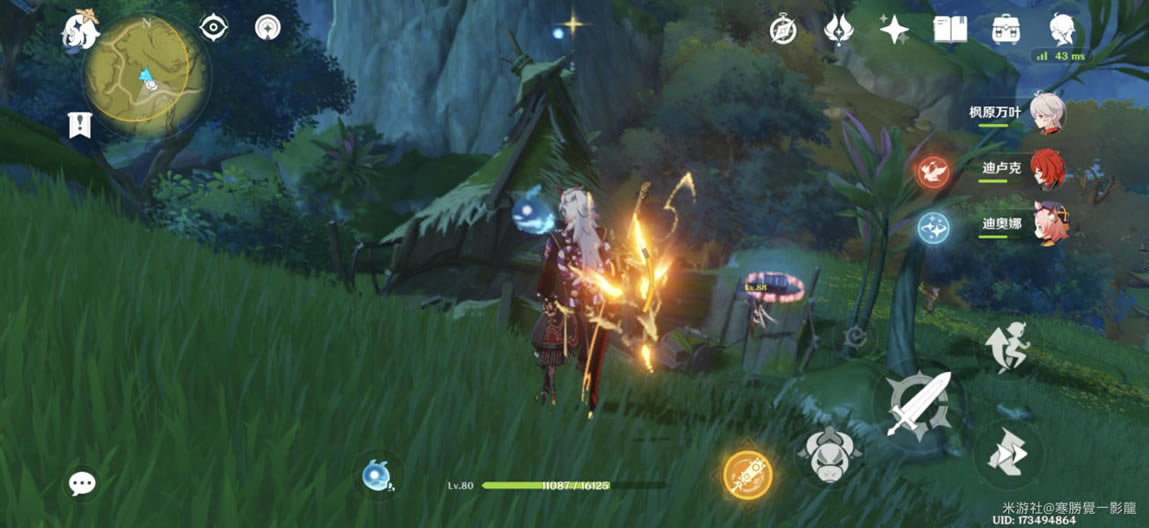
Task: Open the inventory backpack
Action: (1005, 29)
